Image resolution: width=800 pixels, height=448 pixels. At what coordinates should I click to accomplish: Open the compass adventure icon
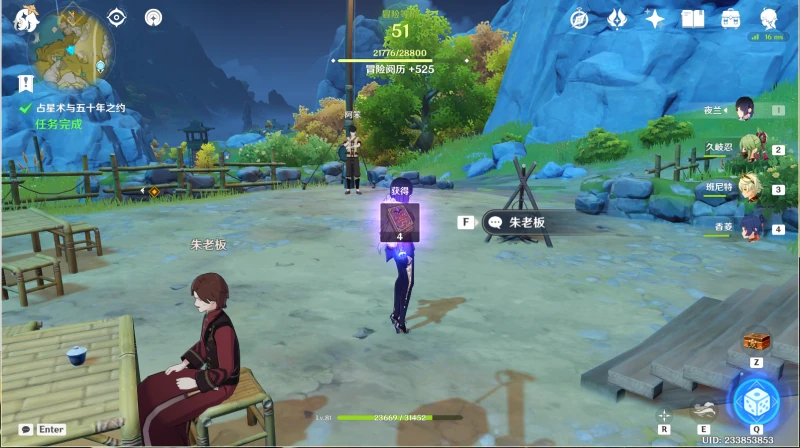click(x=579, y=19)
